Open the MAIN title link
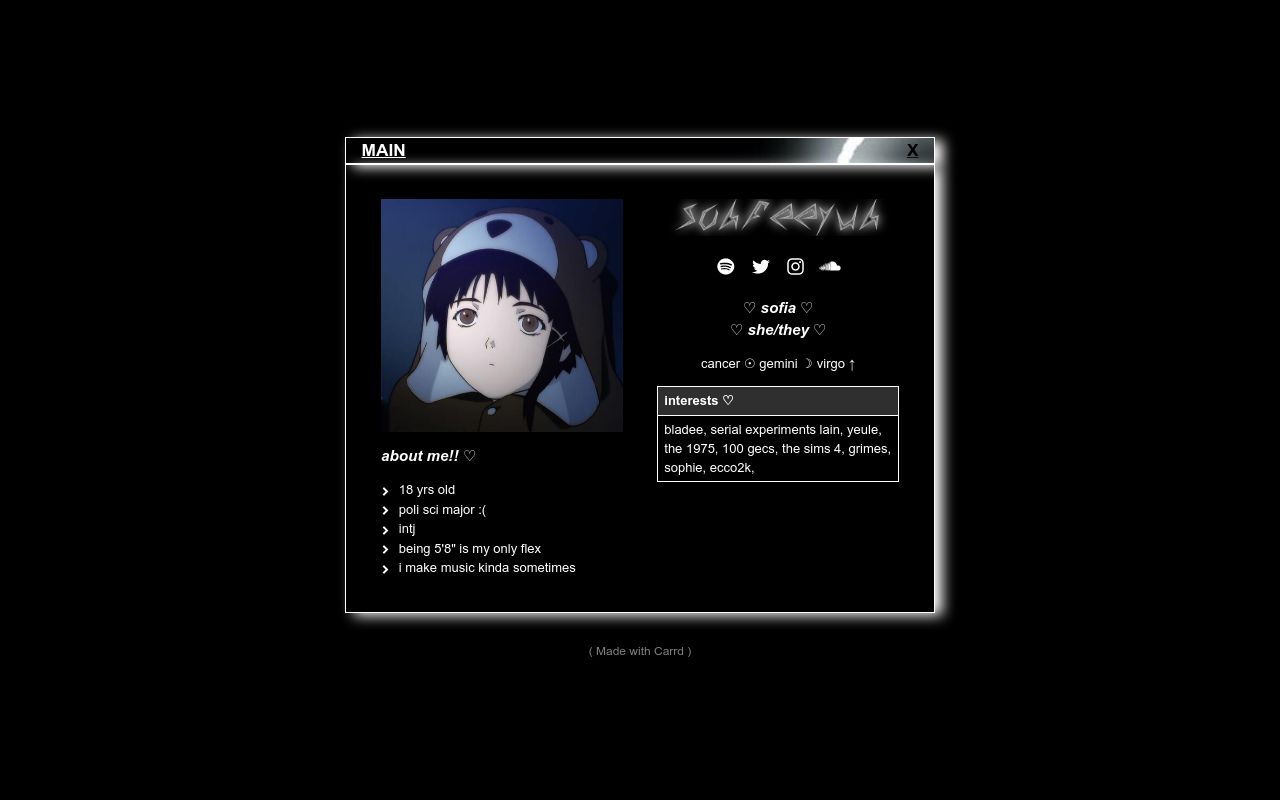The height and width of the screenshot is (800, 1280). (x=383, y=150)
